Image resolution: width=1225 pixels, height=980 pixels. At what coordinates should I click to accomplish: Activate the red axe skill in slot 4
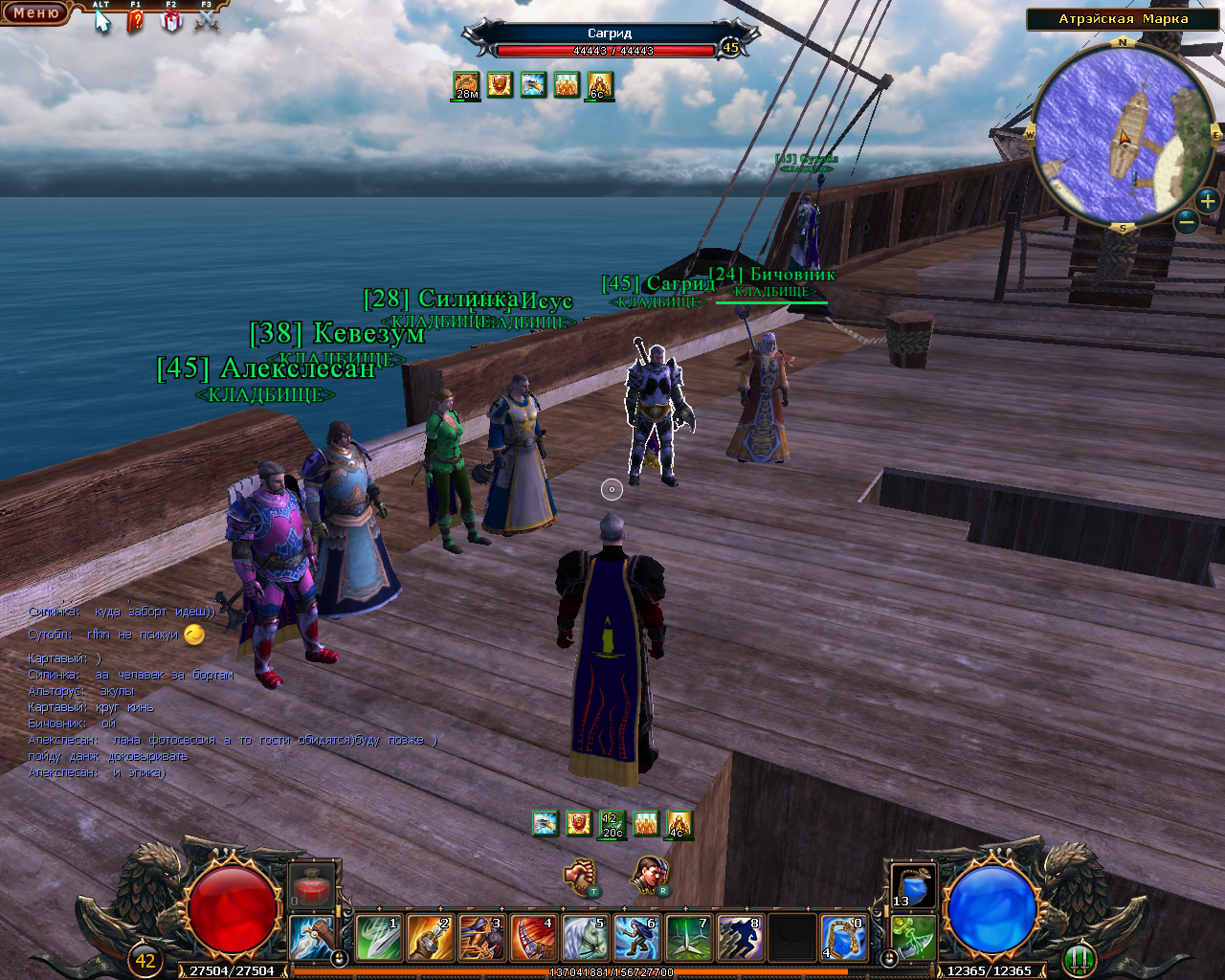tap(533, 938)
